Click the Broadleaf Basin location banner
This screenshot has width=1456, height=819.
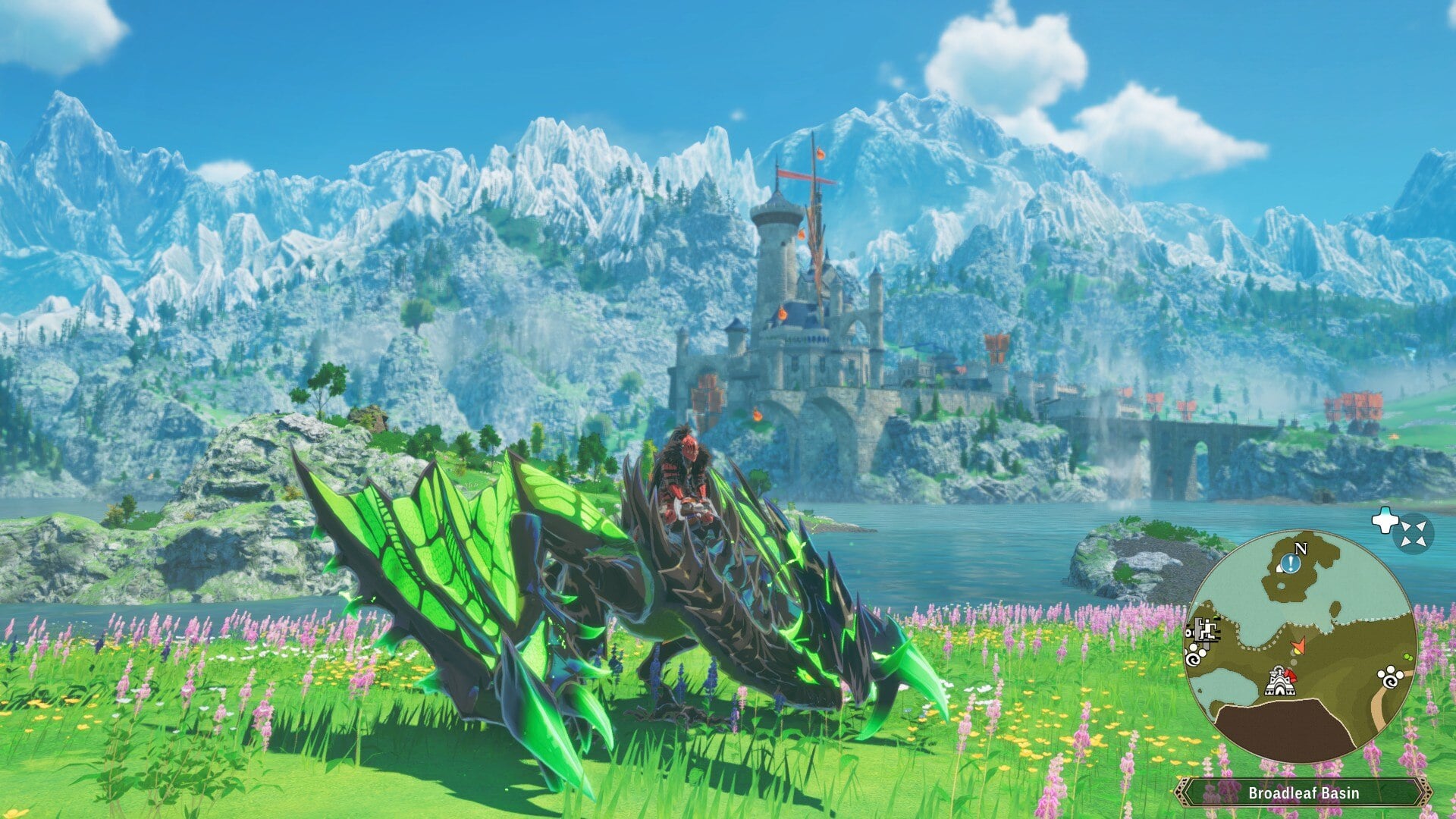coord(1304,792)
